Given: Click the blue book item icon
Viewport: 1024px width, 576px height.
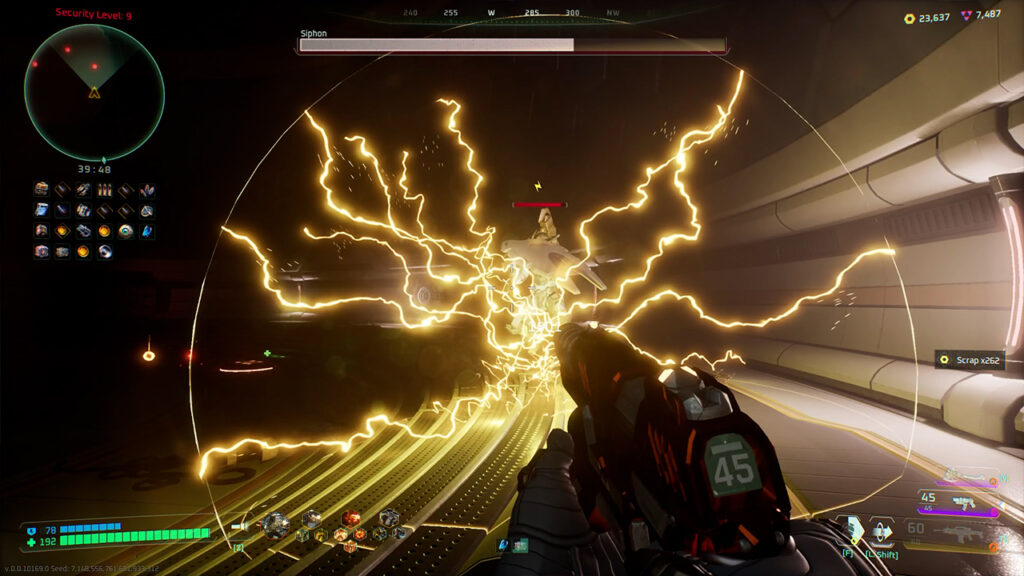Looking at the screenshot, I should [x=41, y=210].
